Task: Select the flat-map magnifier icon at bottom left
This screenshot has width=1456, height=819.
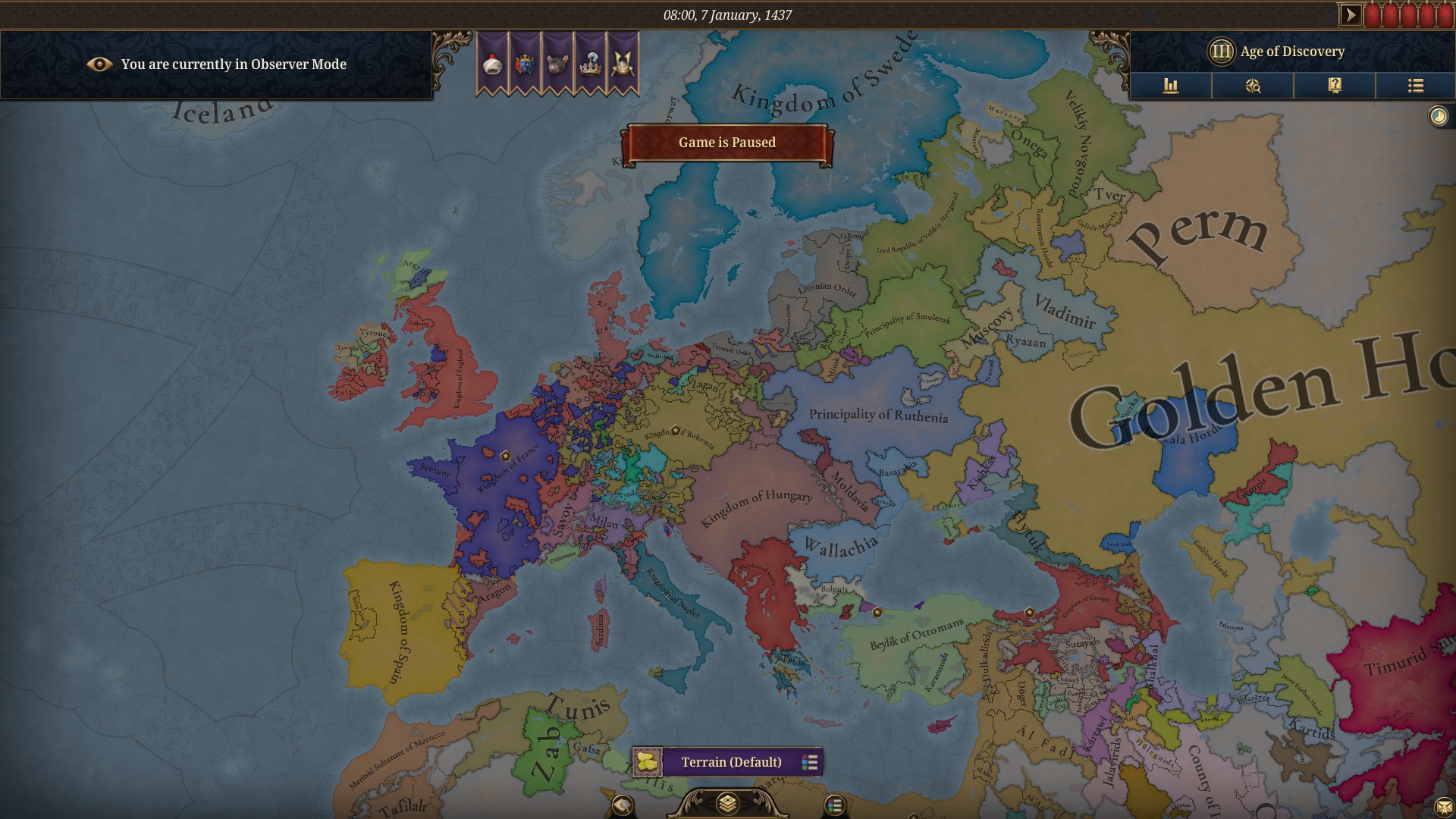Action: tap(623, 806)
